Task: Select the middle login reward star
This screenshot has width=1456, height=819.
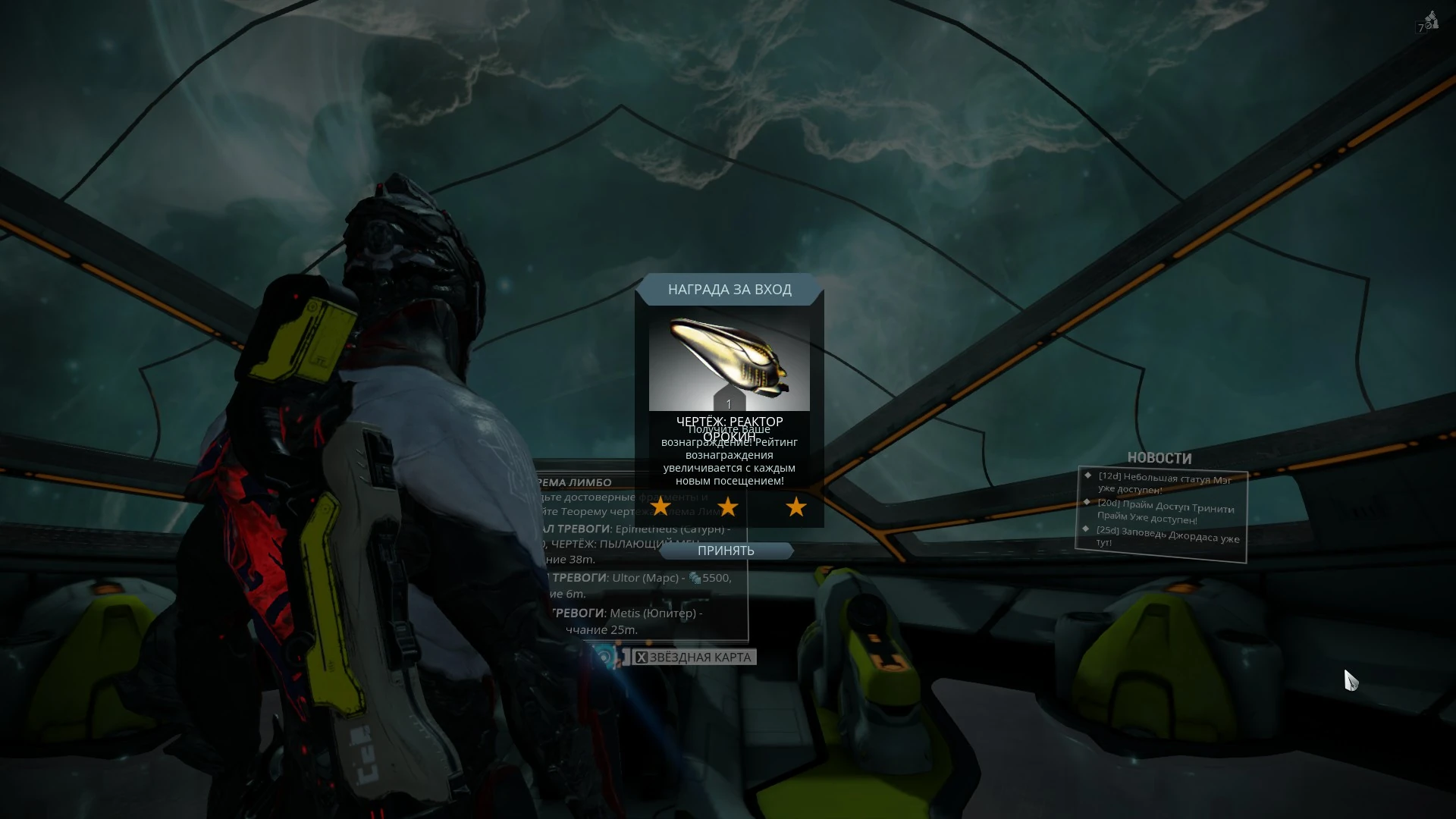Action: 726,507
